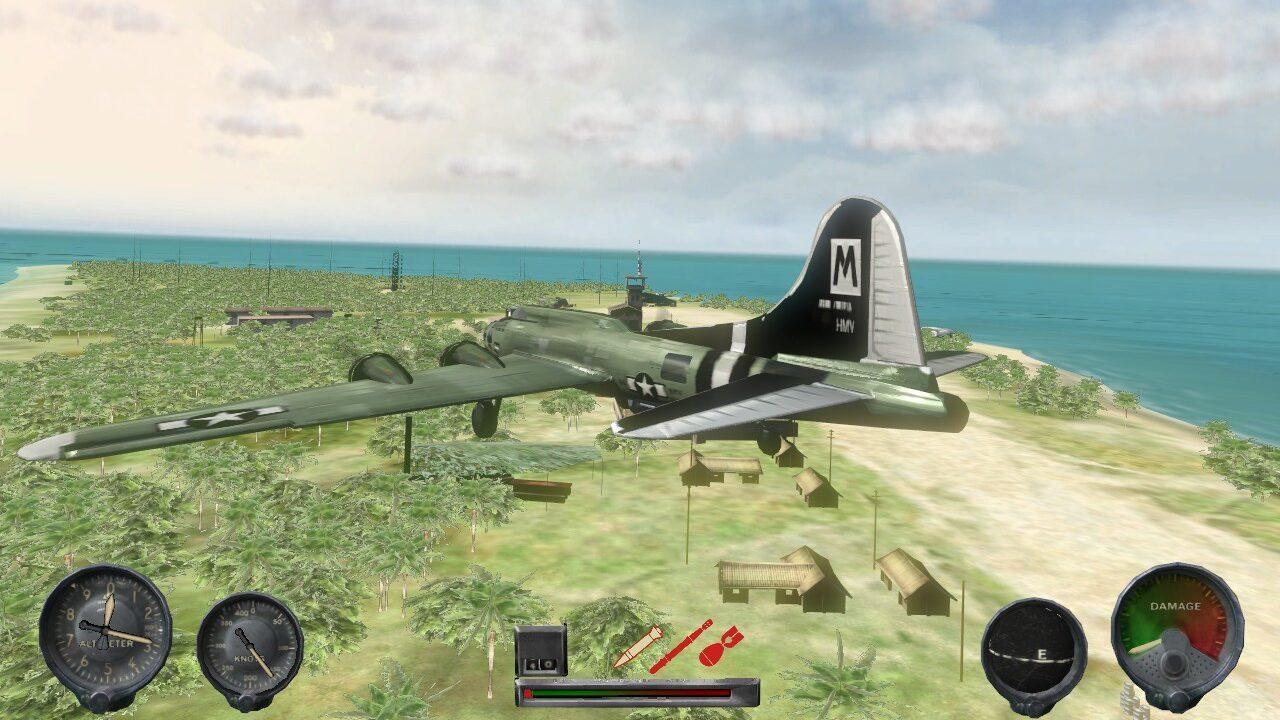
Task: Click the DAMAGE gauge
Action: point(1175,635)
